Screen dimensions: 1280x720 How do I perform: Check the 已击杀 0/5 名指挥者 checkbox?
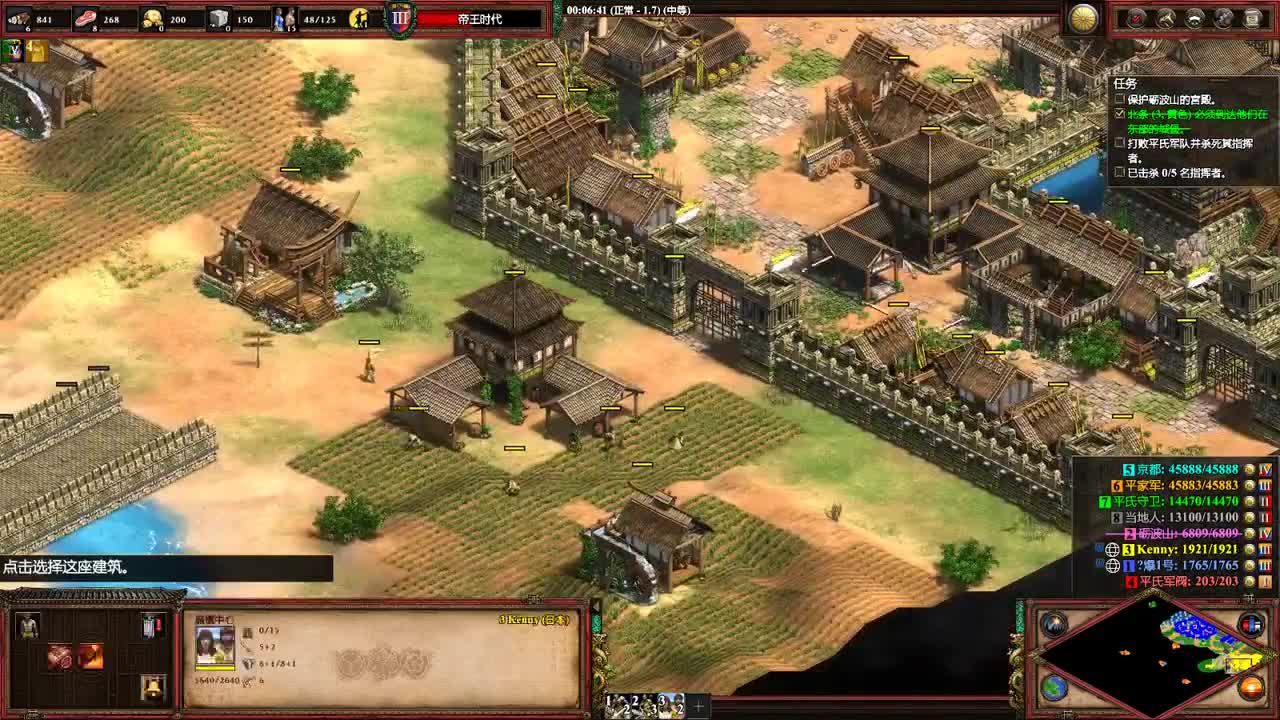point(1119,172)
